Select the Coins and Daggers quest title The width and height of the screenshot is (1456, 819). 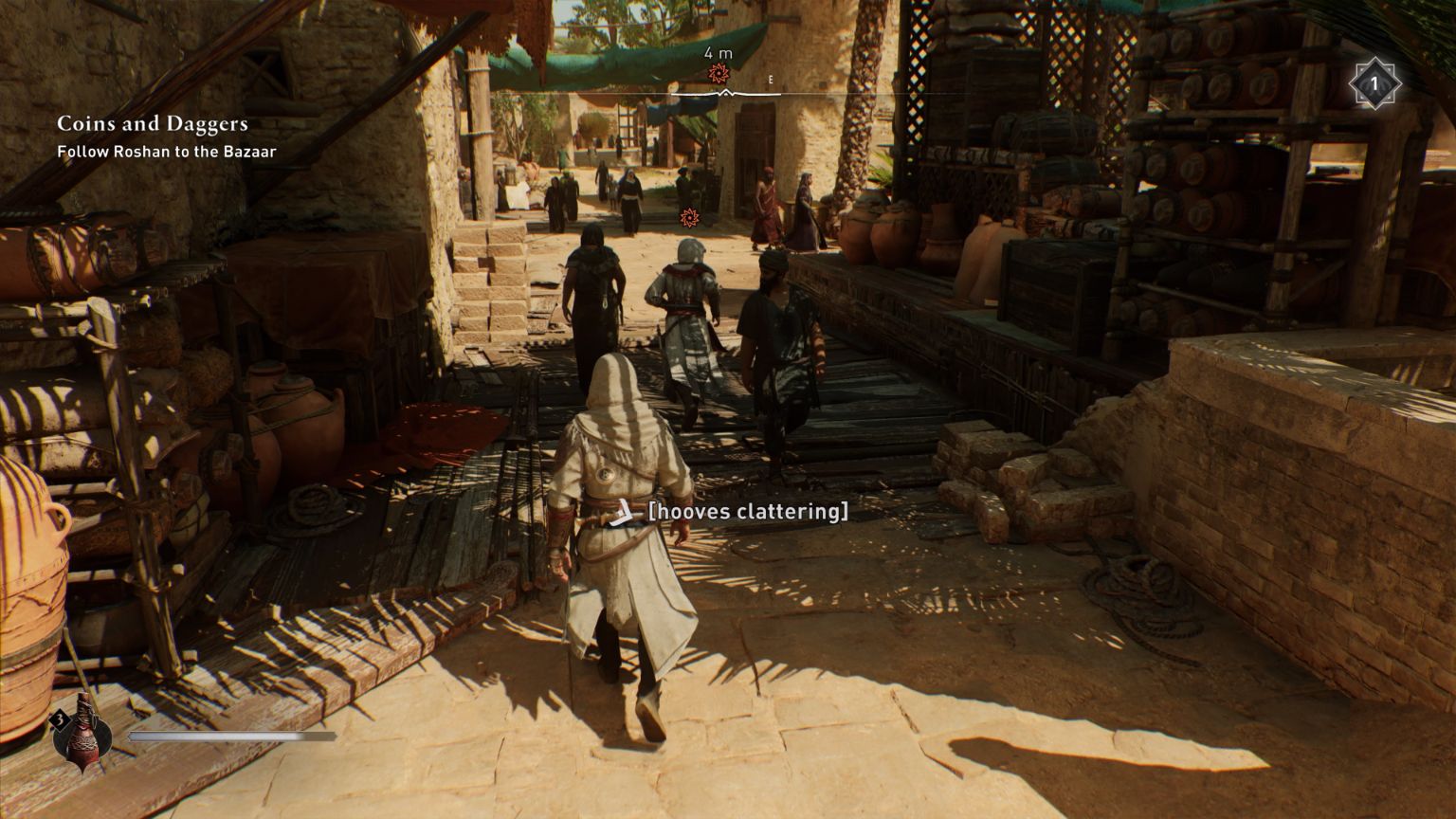(152, 123)
